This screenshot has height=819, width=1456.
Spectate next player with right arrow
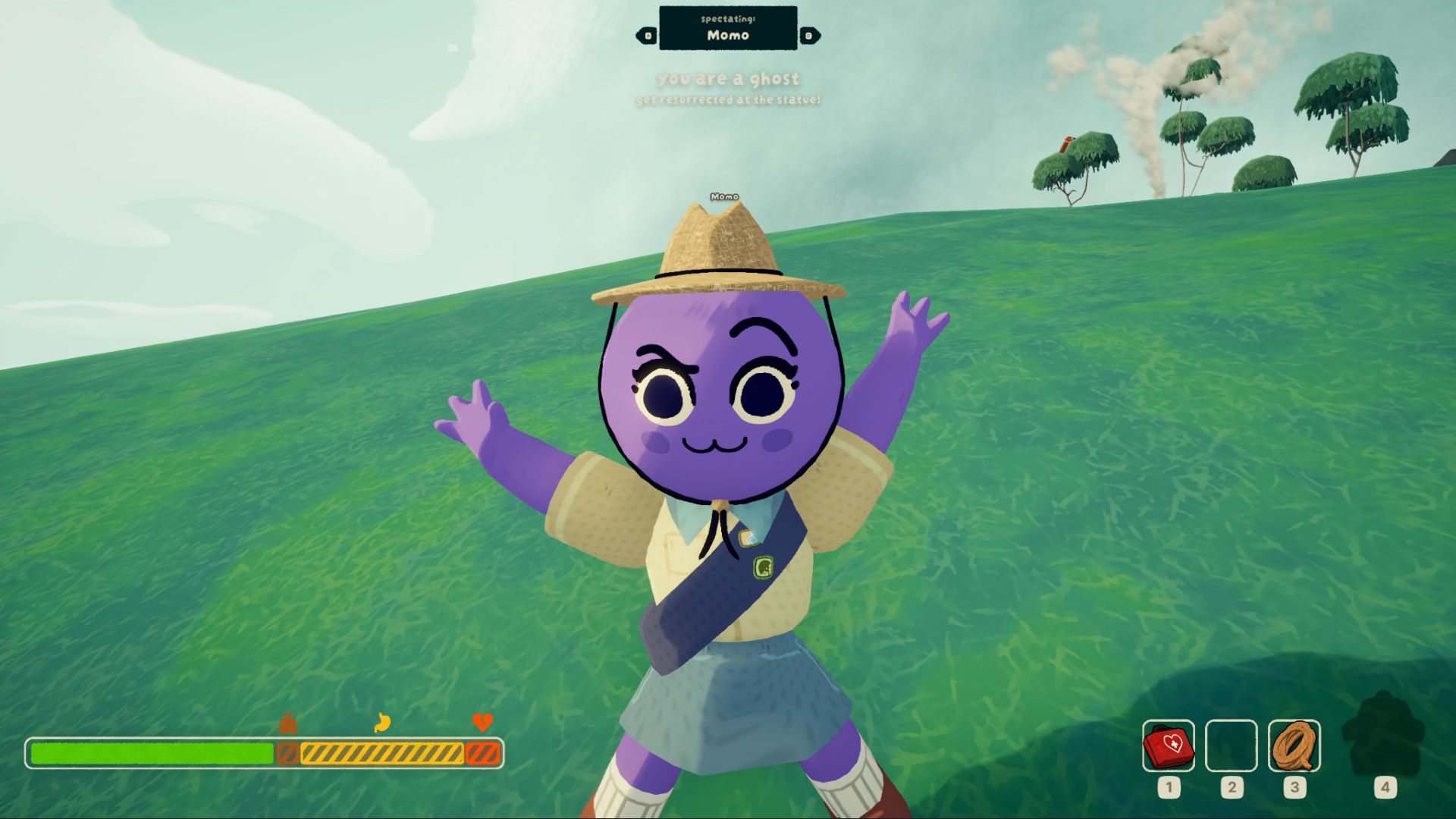tap(809, 36)
